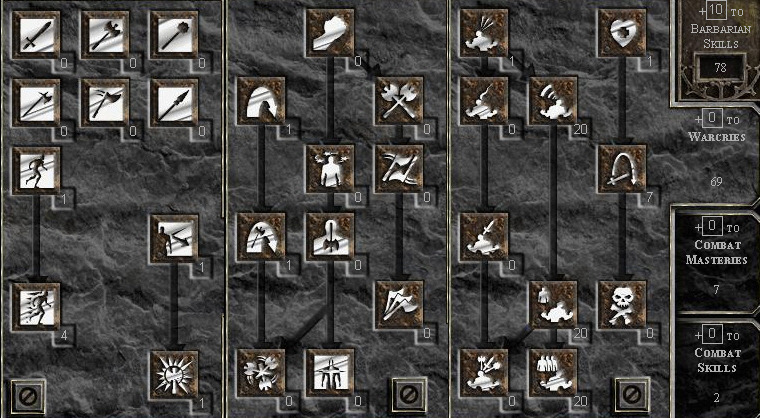Choose the Find Potion heart skill
Image resolution: width=760 pixels, height=418 pixels.
click(x=623, y=35)
